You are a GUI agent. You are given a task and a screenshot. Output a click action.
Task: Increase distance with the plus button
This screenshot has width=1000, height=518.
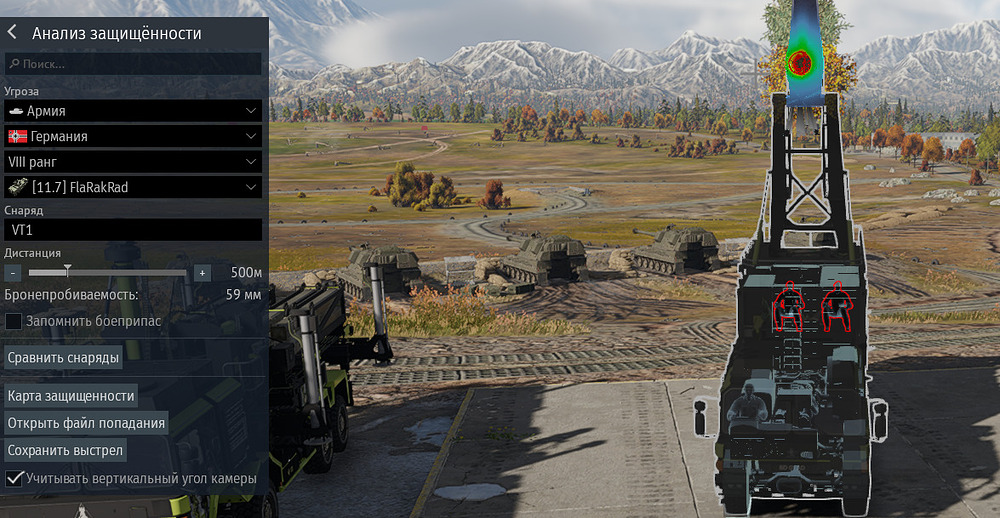[202, 273]
